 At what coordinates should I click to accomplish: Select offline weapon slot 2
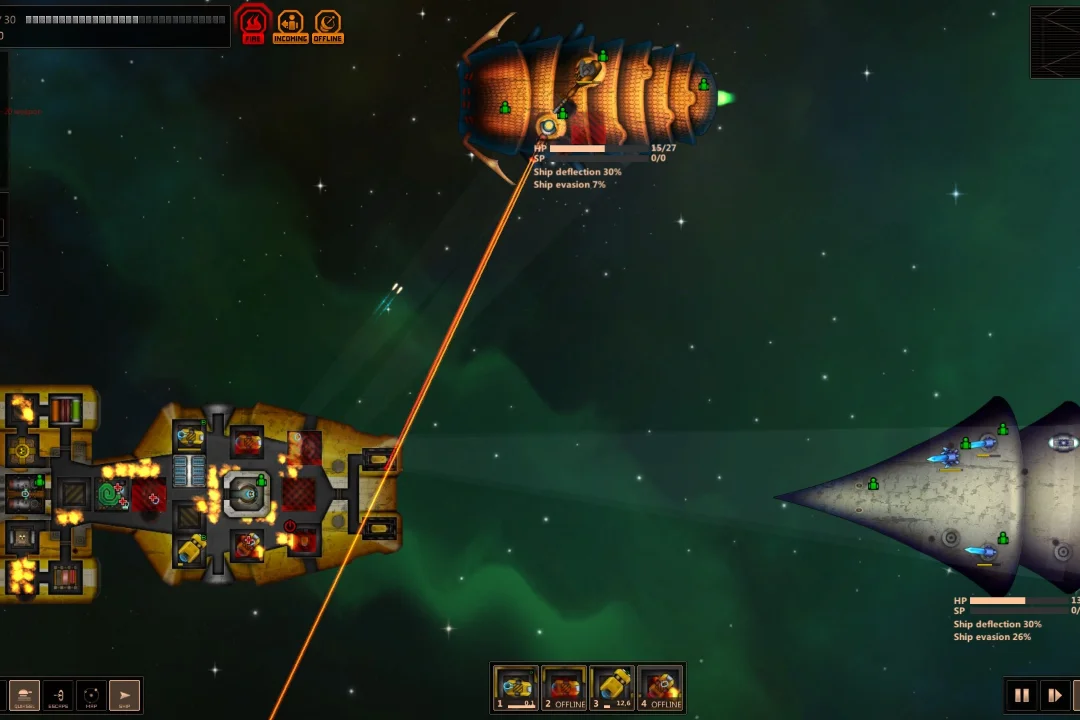click(x=564, y=688)
